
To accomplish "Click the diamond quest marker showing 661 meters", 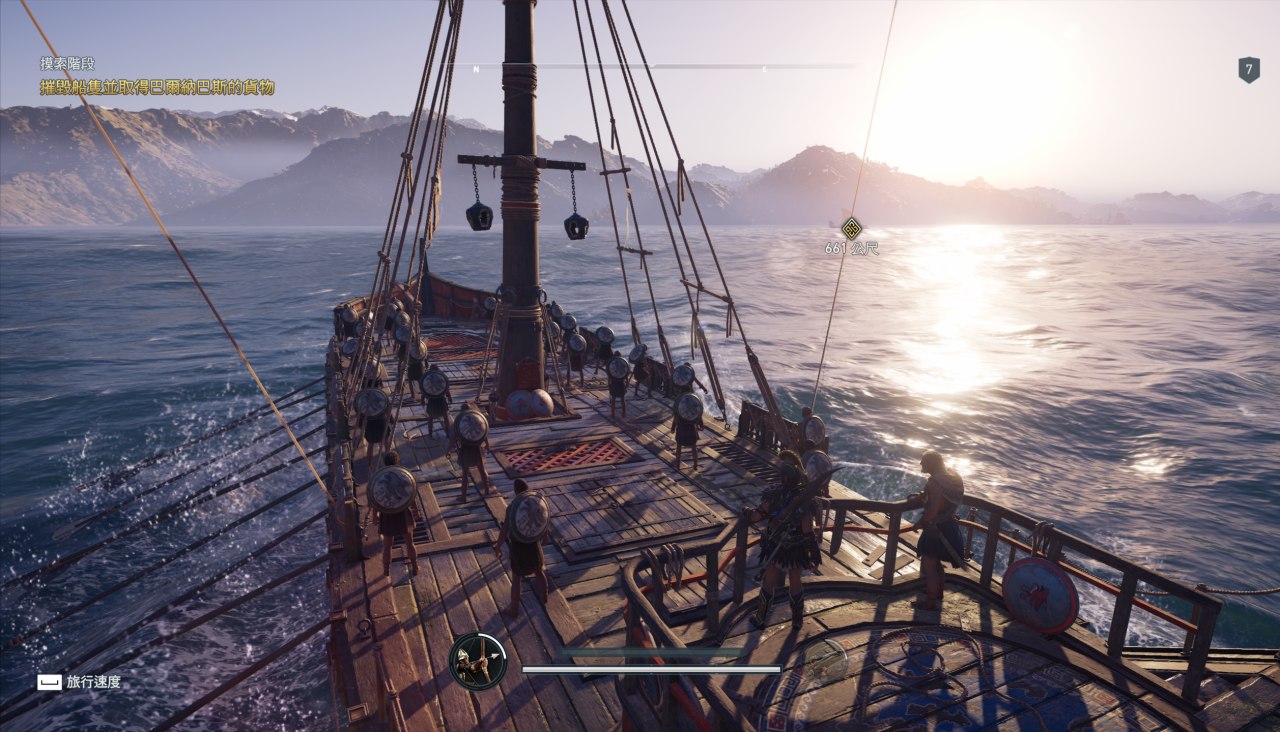I will (851, 228).
